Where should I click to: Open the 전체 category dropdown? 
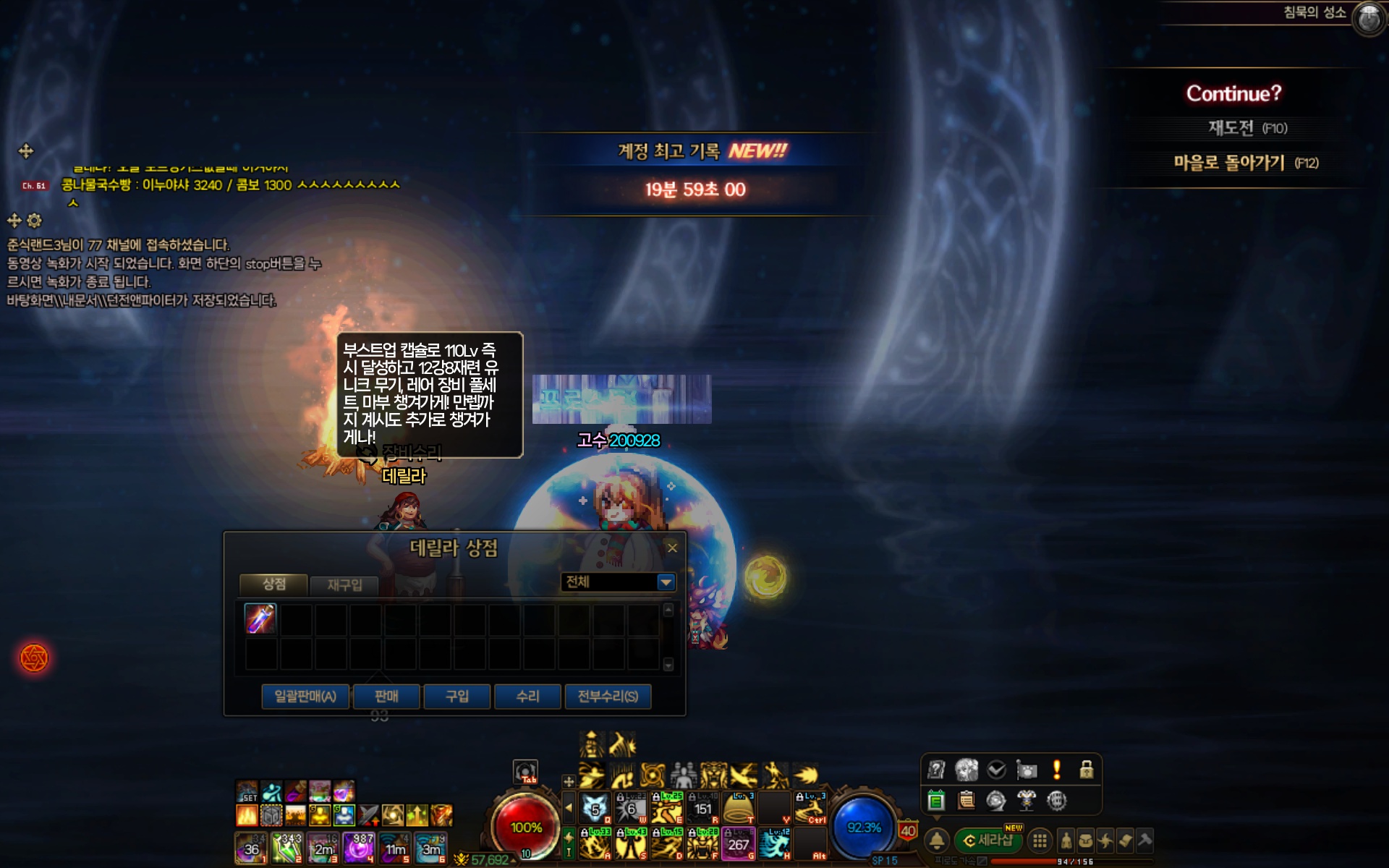[x=666, y=582]
